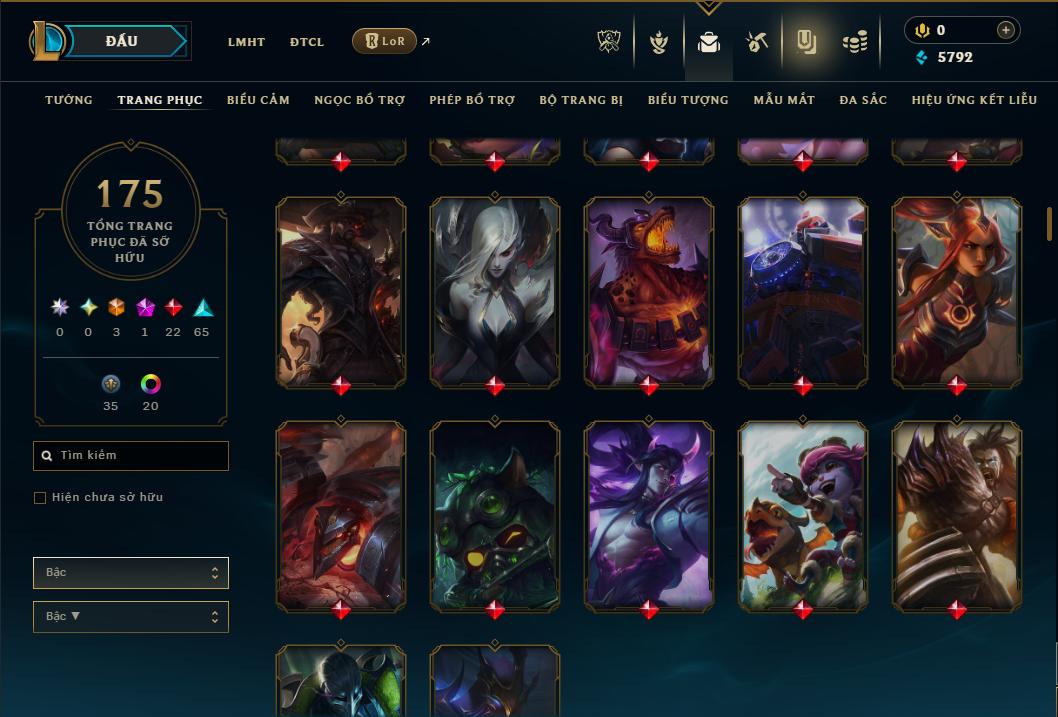Viewport: 1058px width, 717px height.
Task: Switch to the TƯỚNG tab
Action: pyautogui.click(x=69, y=100)
